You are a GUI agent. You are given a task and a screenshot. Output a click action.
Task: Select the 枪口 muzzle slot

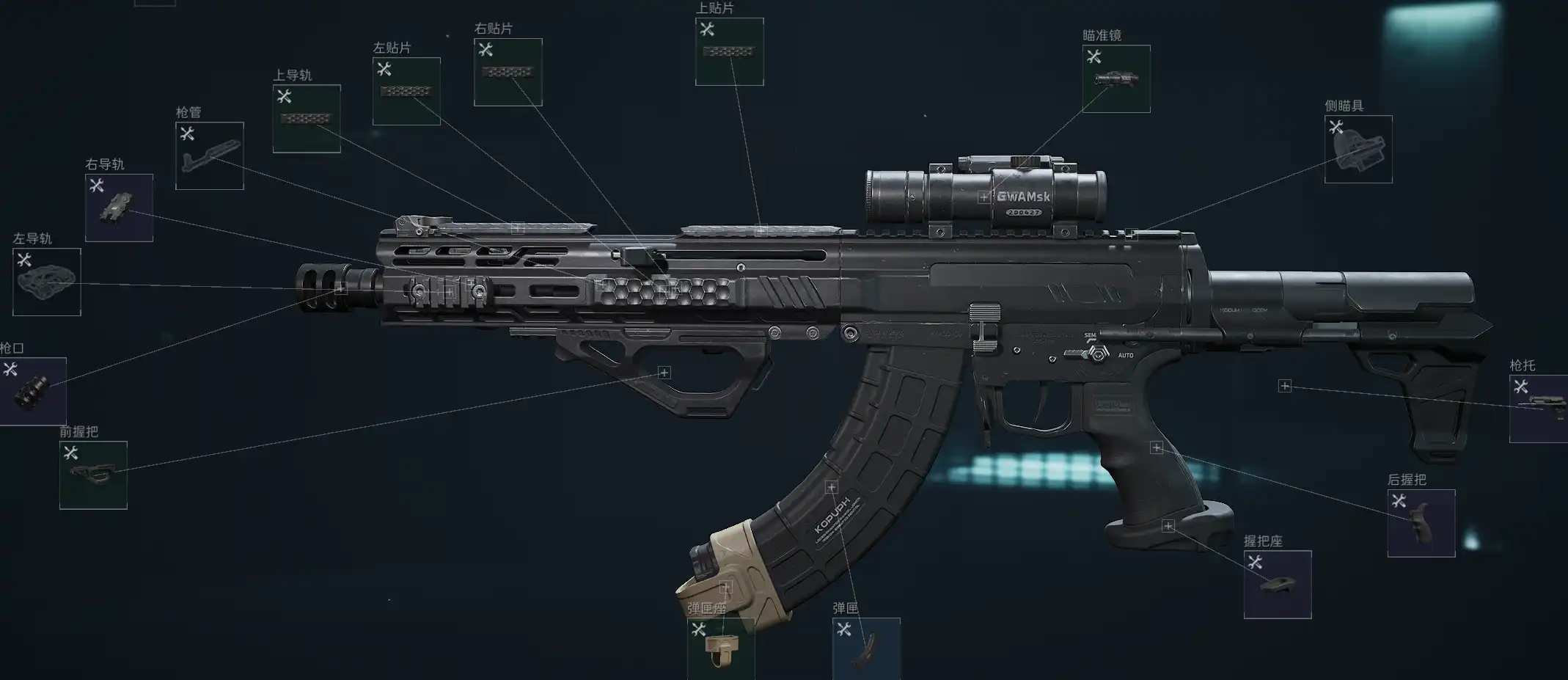pos(33,391)
